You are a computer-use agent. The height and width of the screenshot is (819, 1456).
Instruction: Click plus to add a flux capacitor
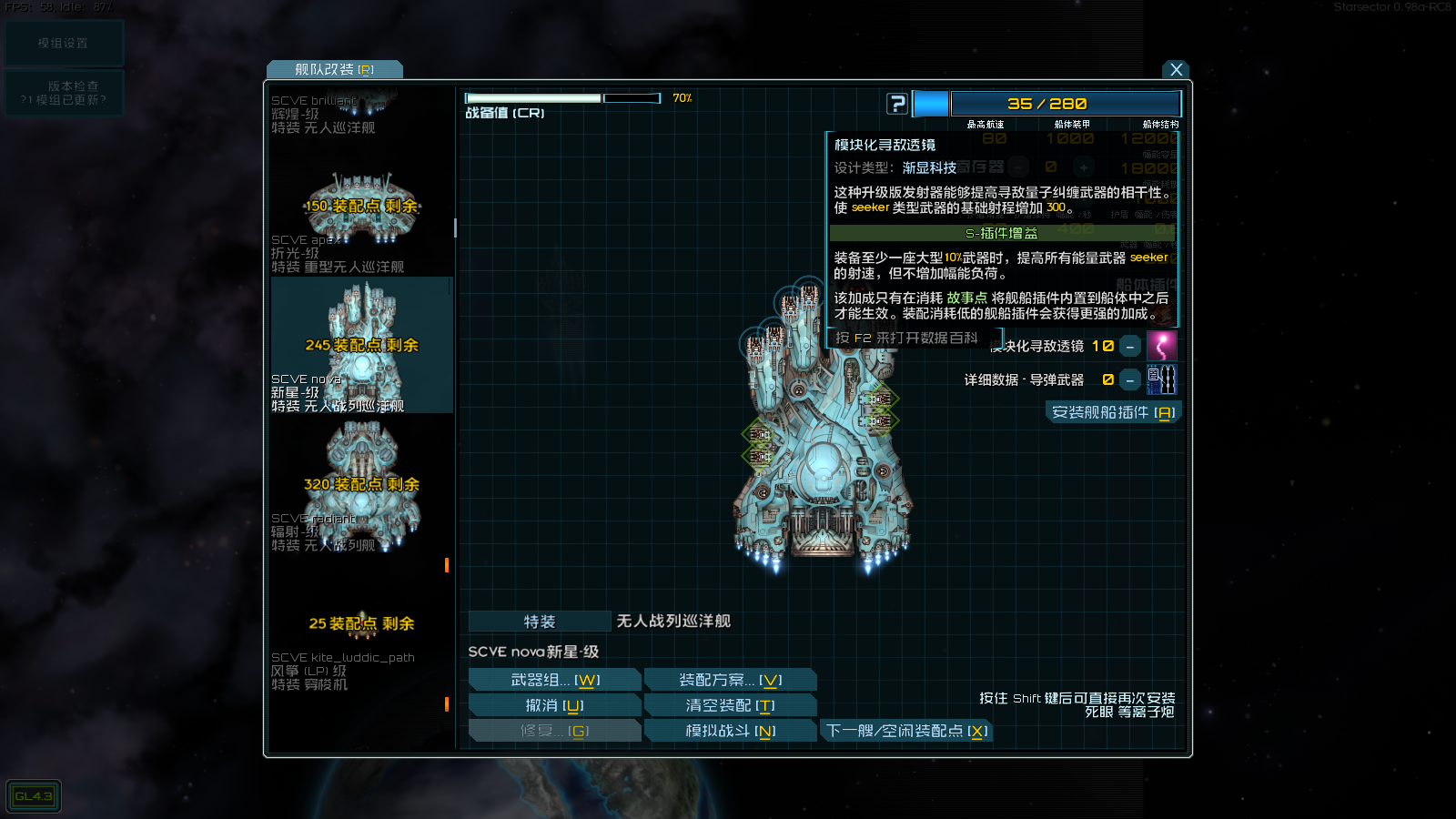pos(1084,167)
